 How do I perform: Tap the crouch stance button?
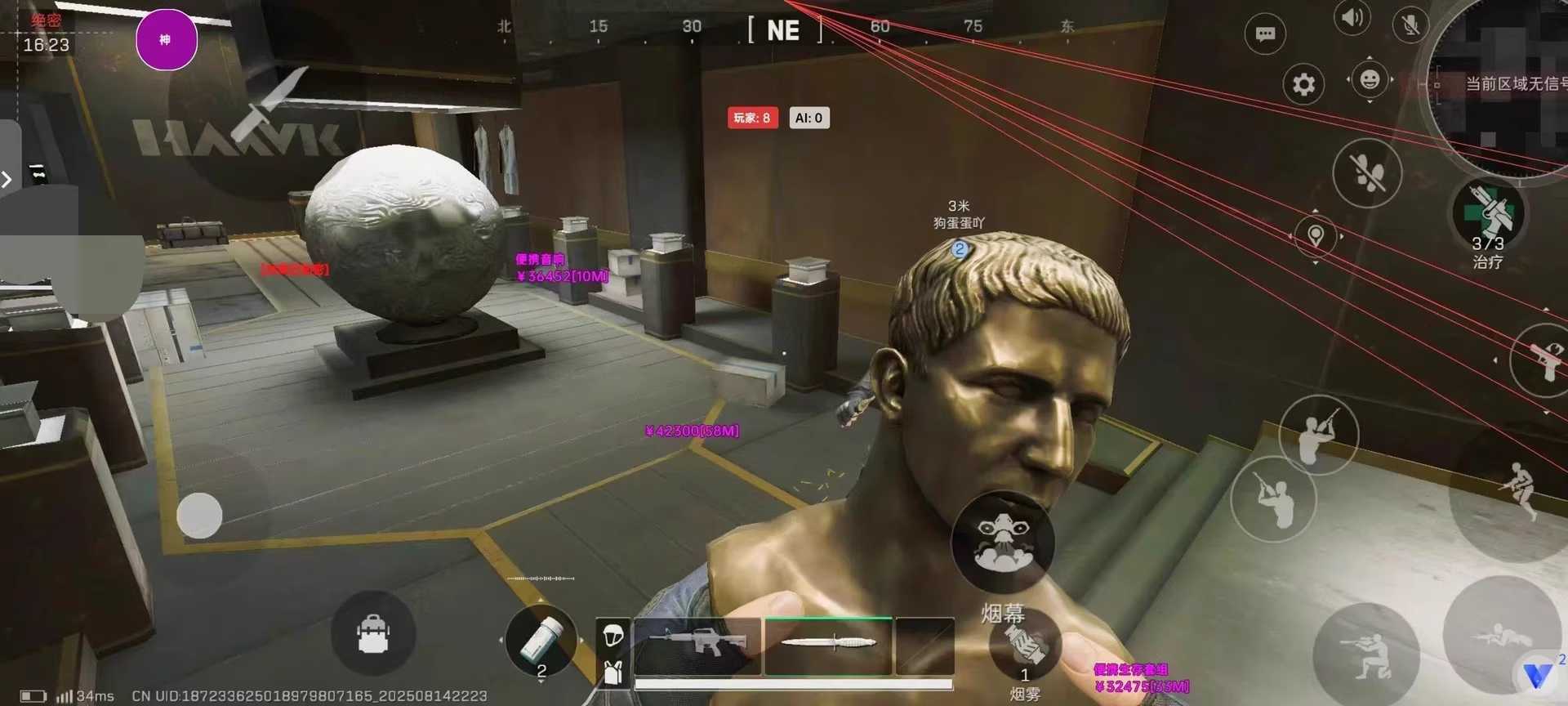click(1366, 655)
